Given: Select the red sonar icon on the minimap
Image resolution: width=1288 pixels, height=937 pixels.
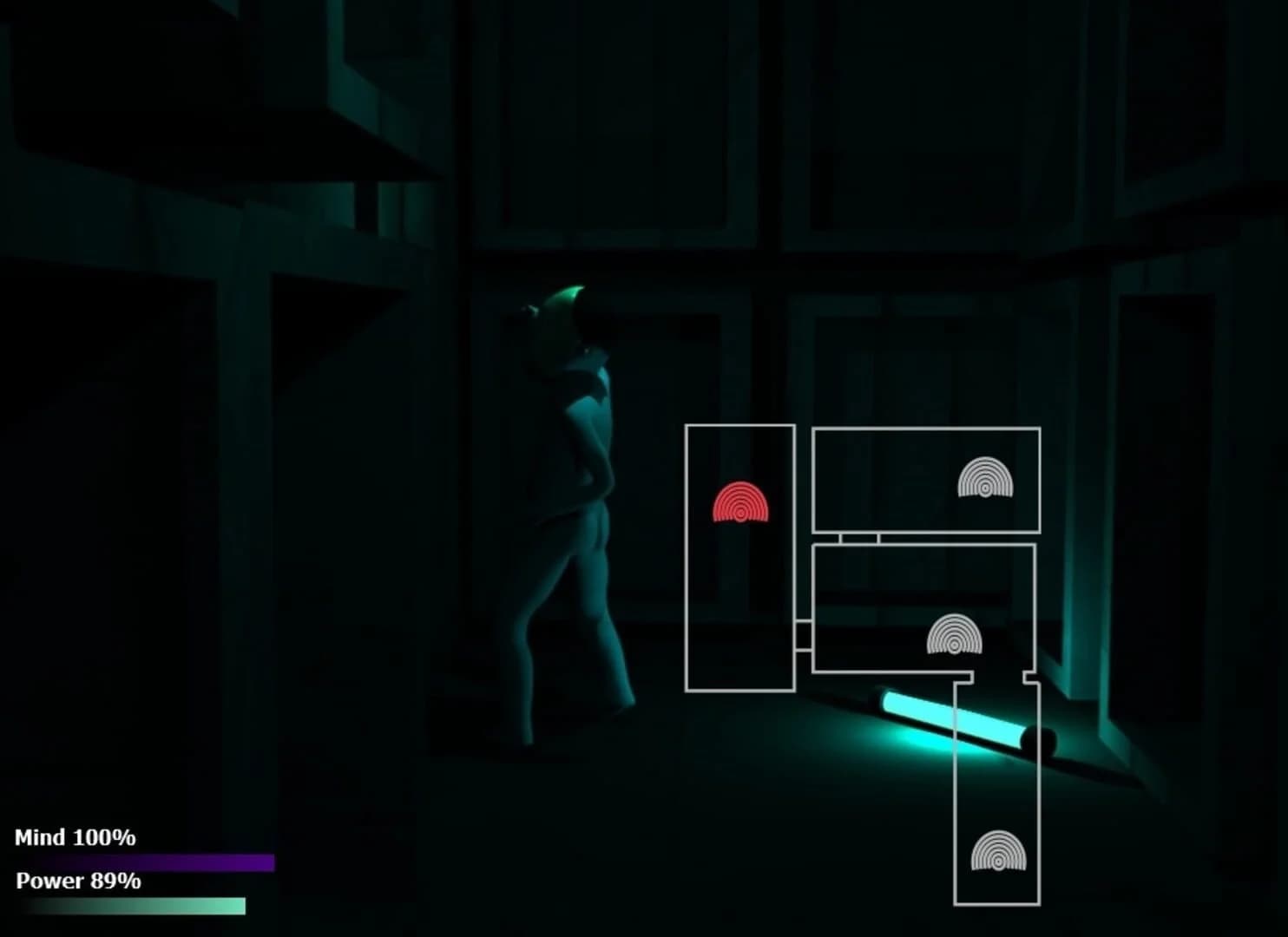Looking at the screenshot, I should pyautogui.click(x=739, y=503).
